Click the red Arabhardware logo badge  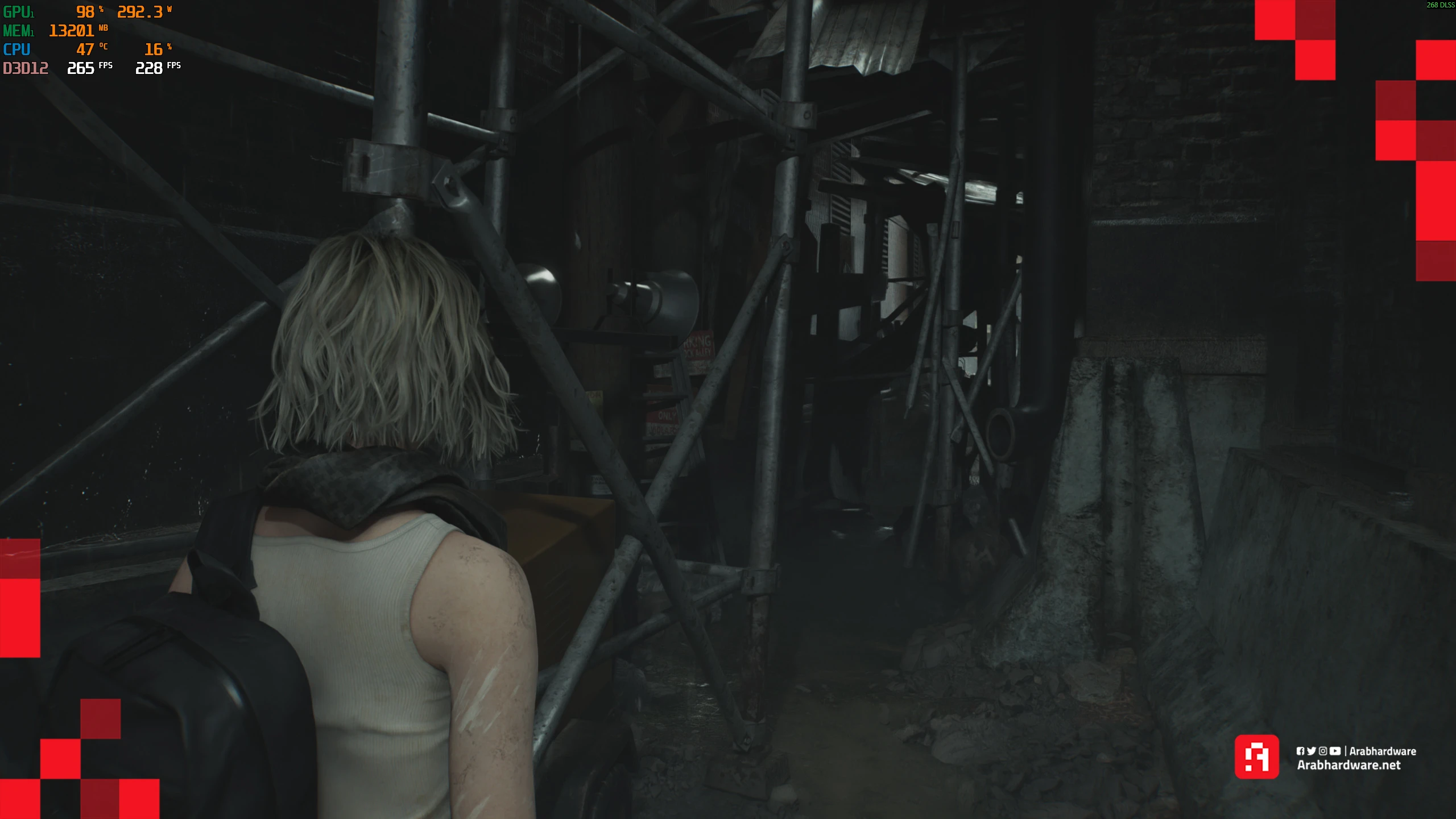pyautogui.click(x=1256, y=756)
